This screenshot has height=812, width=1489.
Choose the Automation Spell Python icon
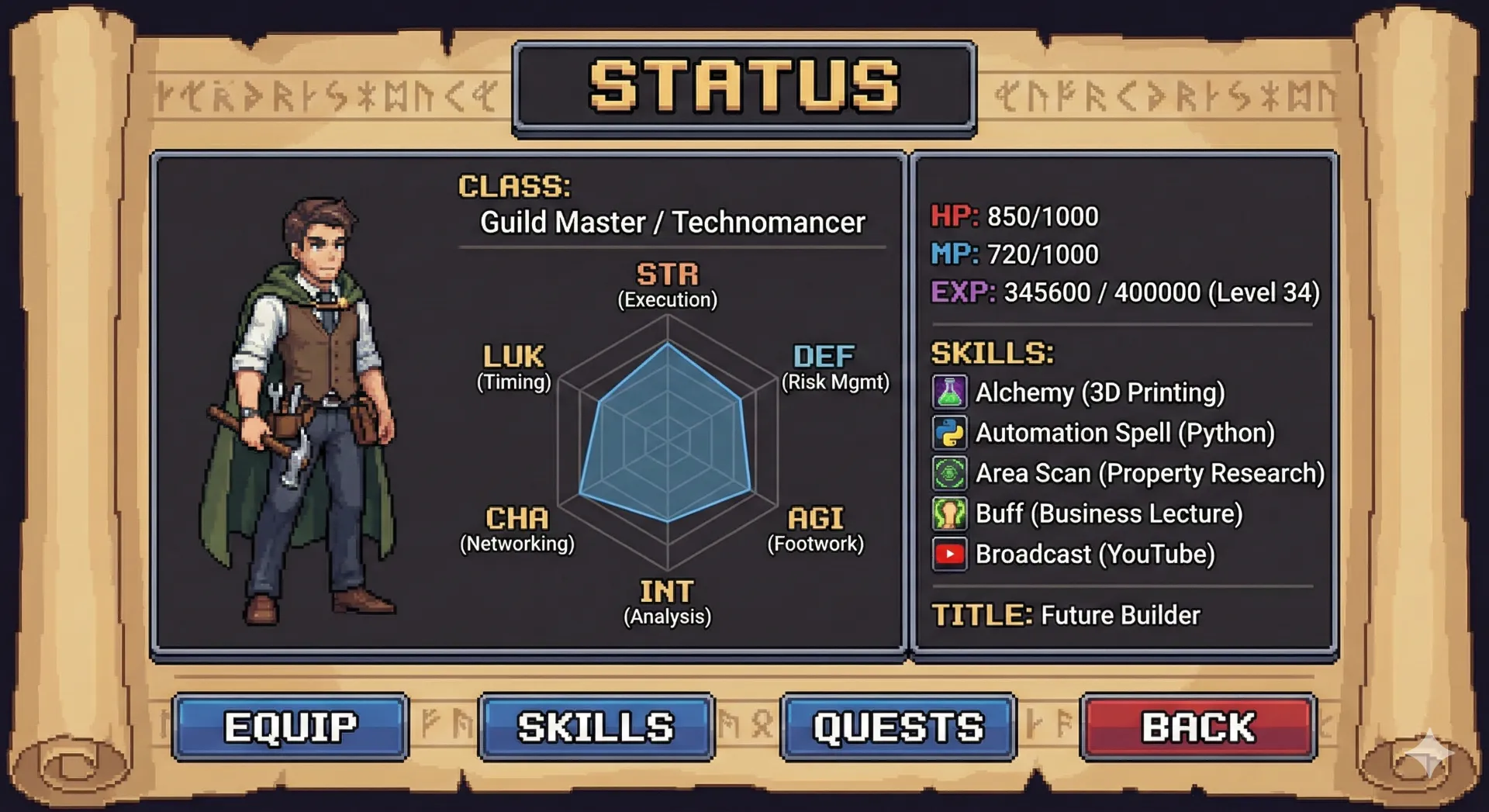(x=949, y=433)
